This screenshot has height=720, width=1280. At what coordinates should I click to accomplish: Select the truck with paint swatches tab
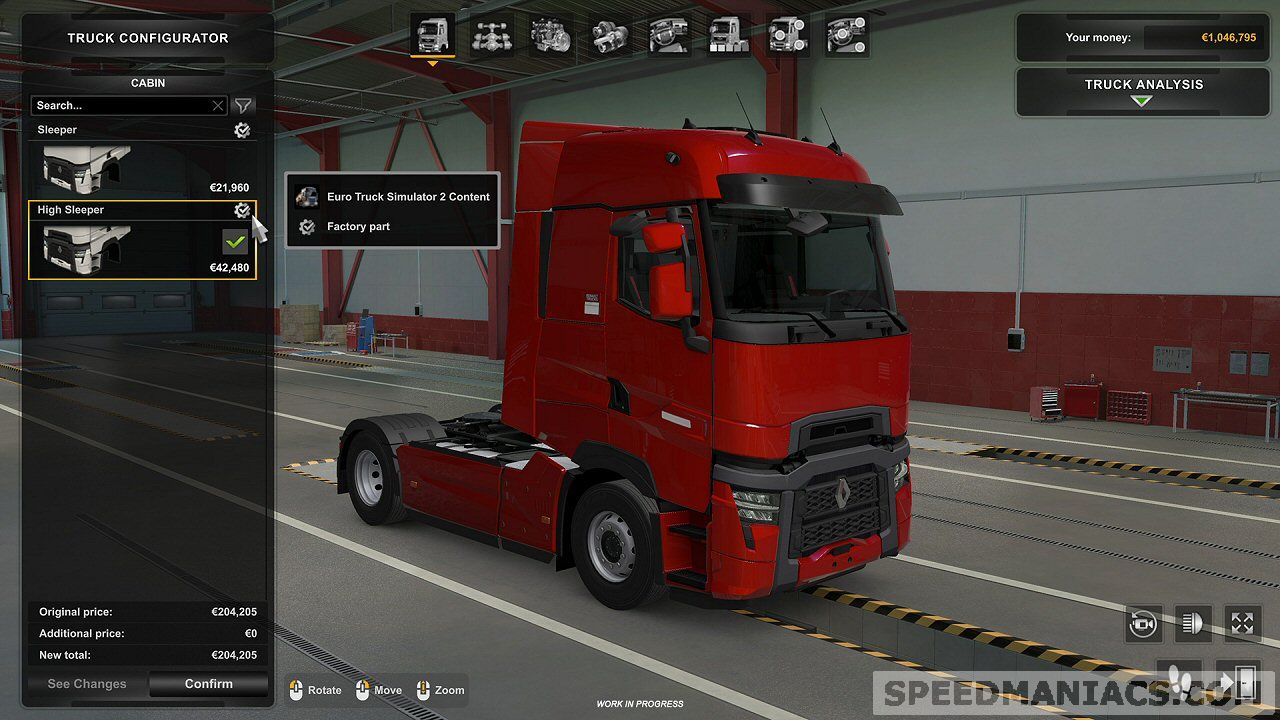pyautogui.click(x=728, y=36)
